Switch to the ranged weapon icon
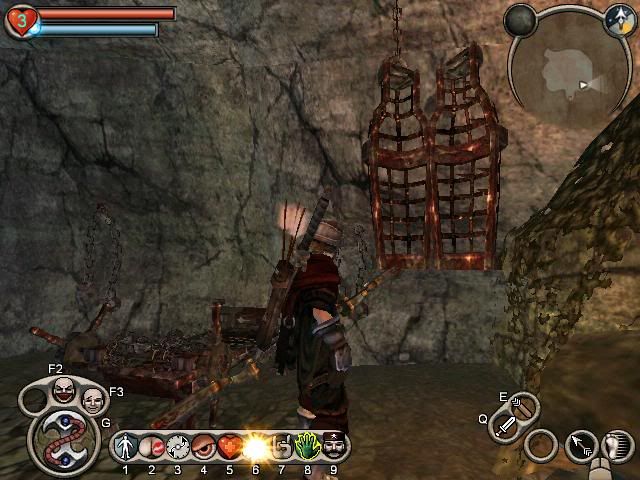 point(523,406)
